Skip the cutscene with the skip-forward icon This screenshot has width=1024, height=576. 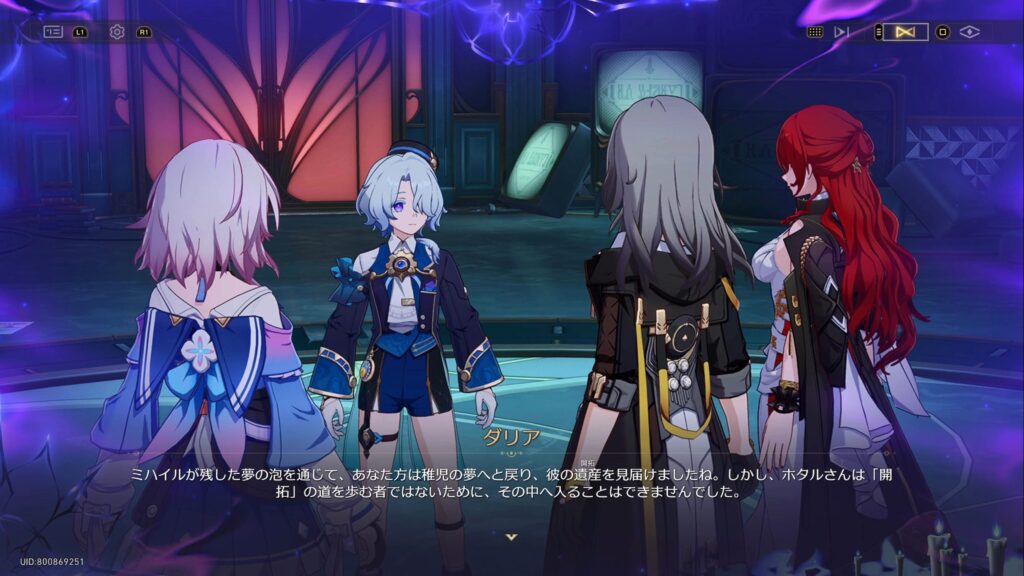tap(842, 32)
